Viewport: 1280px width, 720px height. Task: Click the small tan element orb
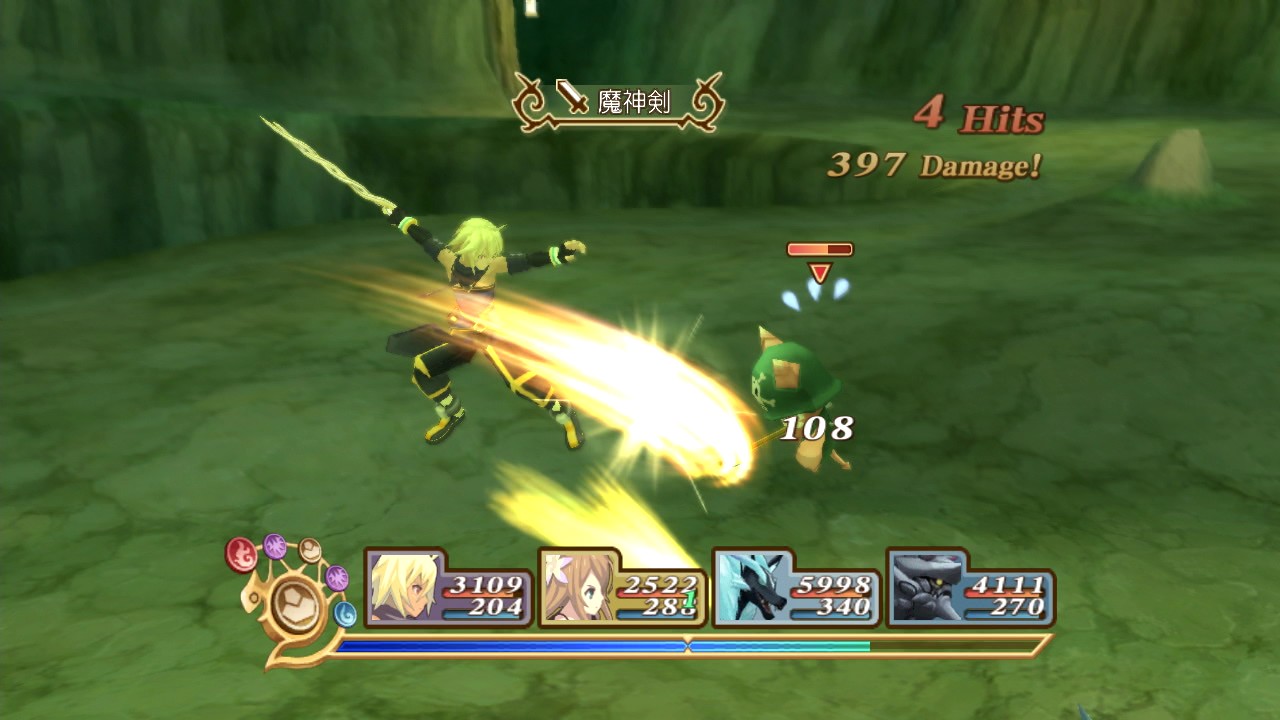coord(310,549)
